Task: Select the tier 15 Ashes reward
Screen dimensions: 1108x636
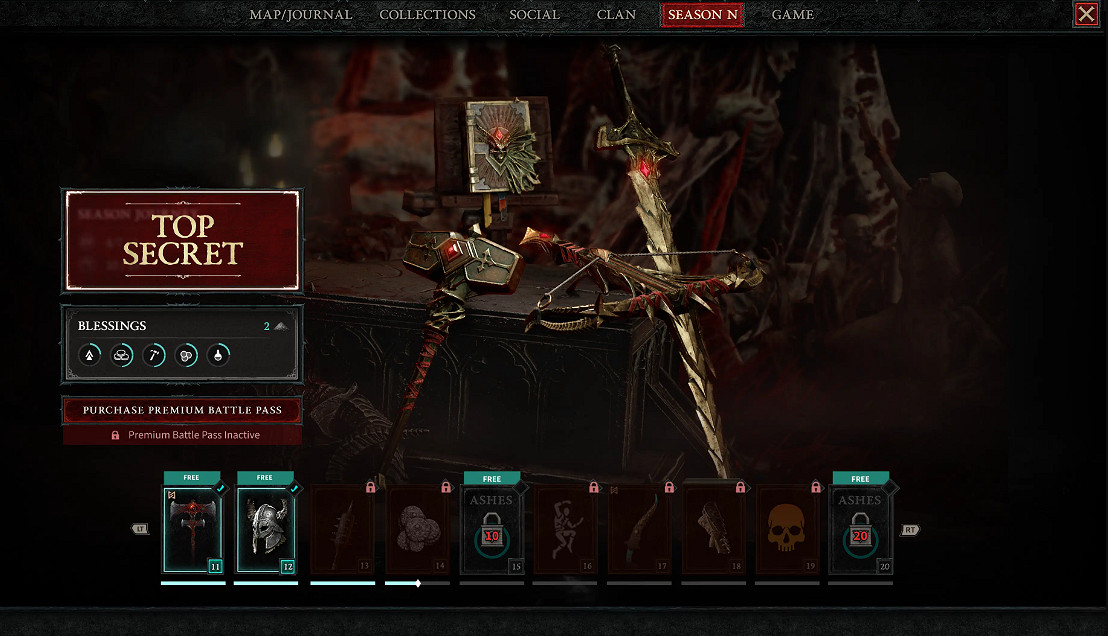Action: point(491,530)
